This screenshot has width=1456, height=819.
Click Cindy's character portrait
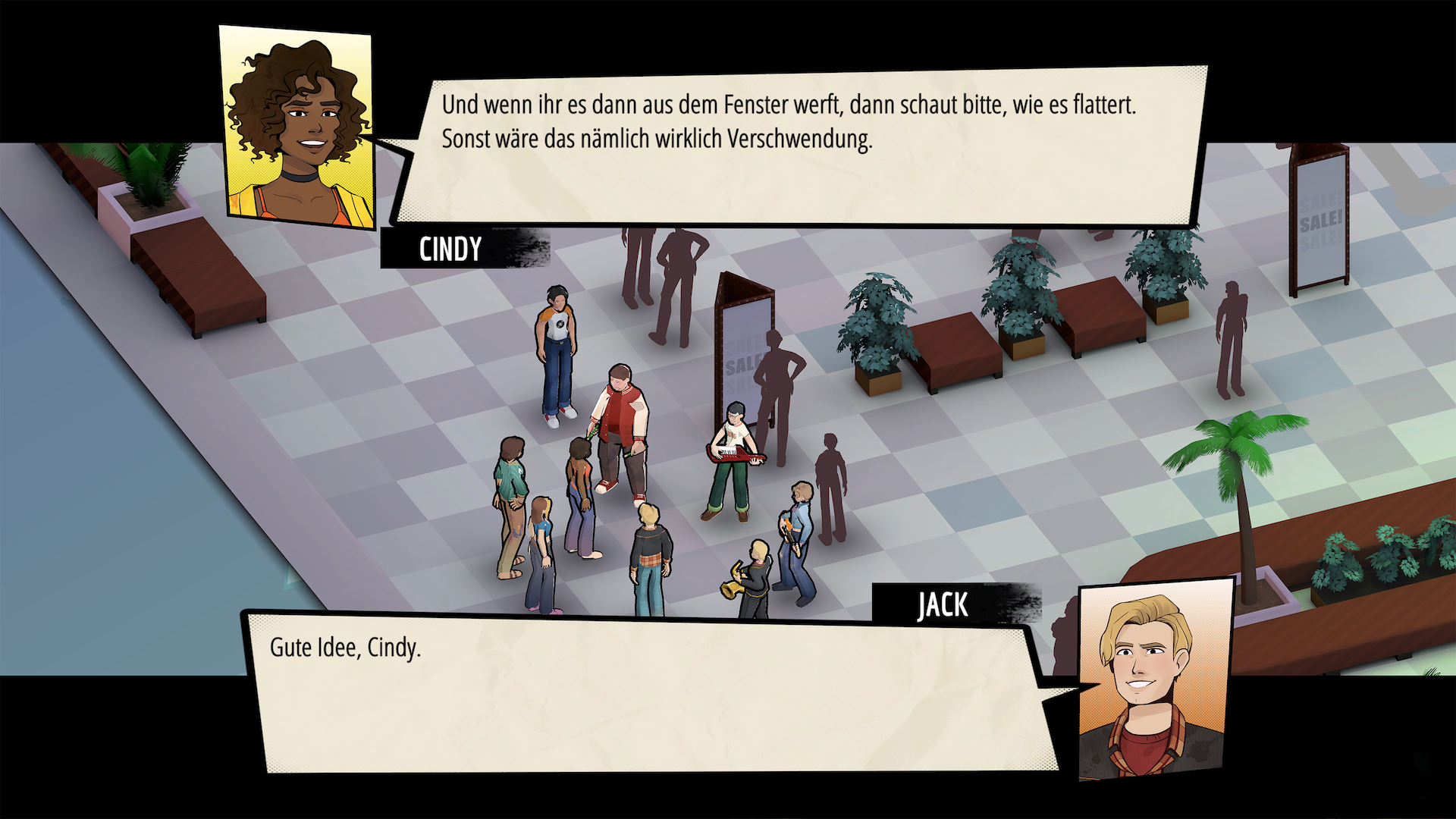pyautogui.click(x=296, y=121)
